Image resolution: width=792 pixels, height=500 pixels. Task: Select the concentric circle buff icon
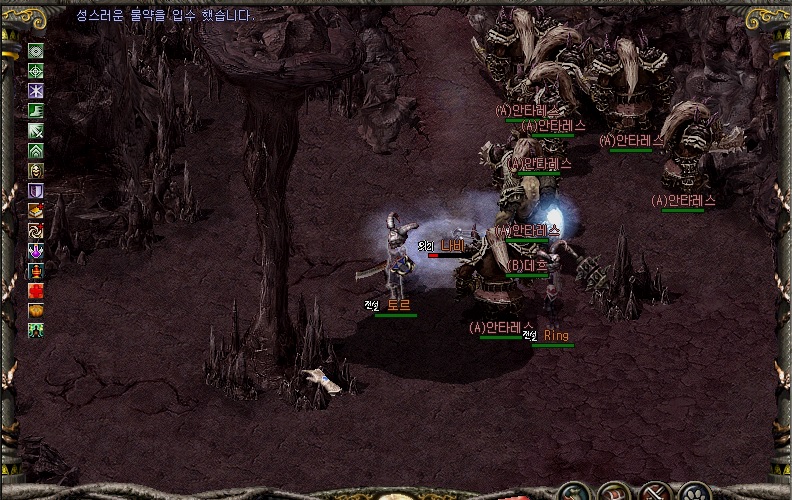(36, 51)
